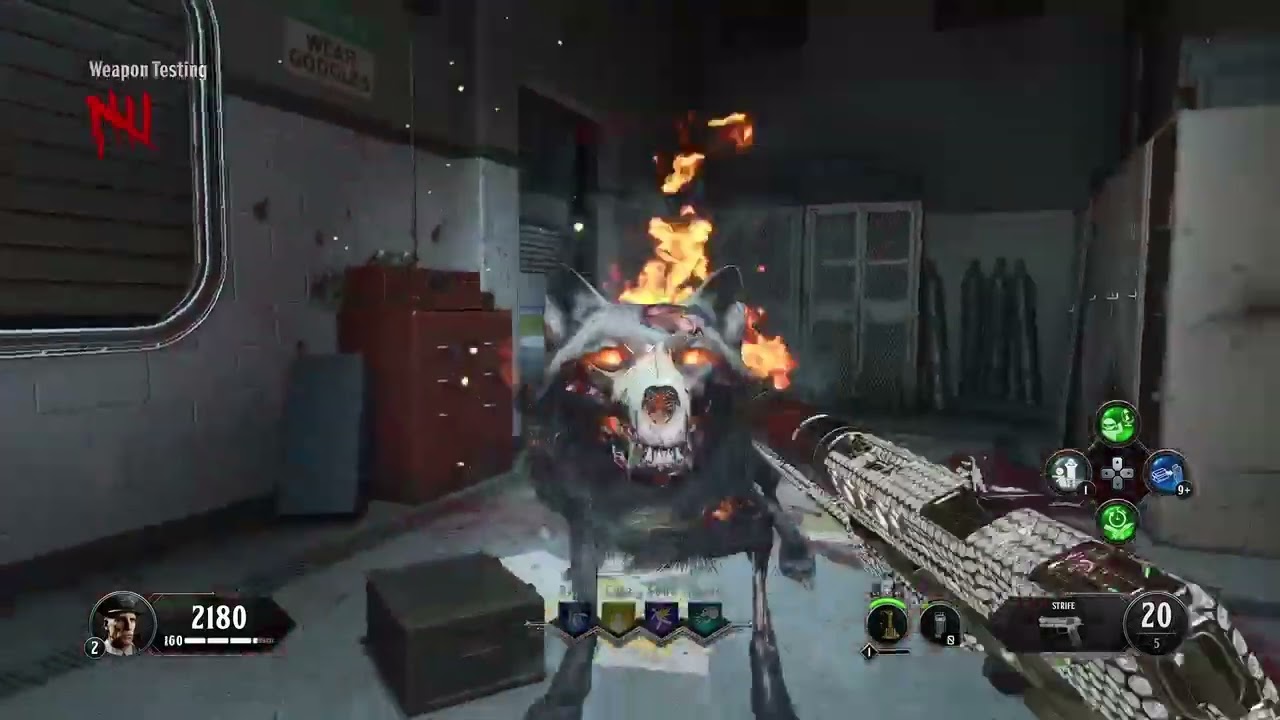Activate the green-ringed special weapon icon
Screen dimensions: 1280x720
pos(887,623)
